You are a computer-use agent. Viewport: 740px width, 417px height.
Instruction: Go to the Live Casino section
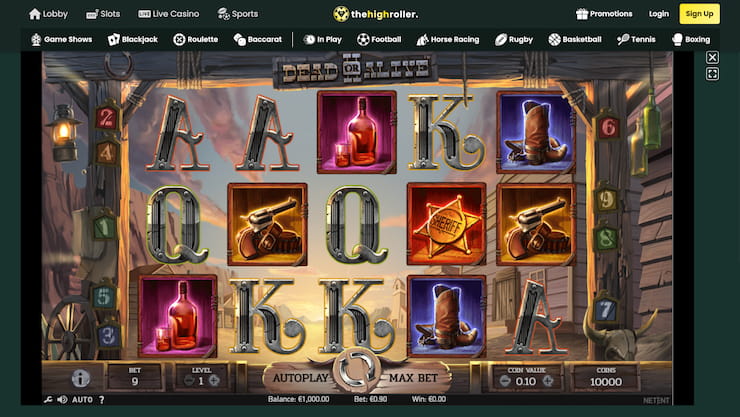(168, 14)
